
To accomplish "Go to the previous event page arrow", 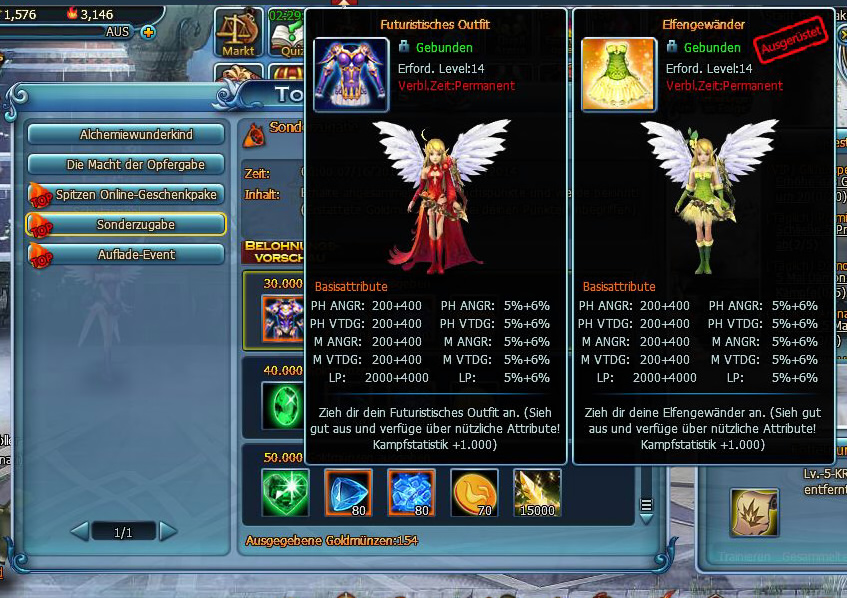I will [80, 532].
